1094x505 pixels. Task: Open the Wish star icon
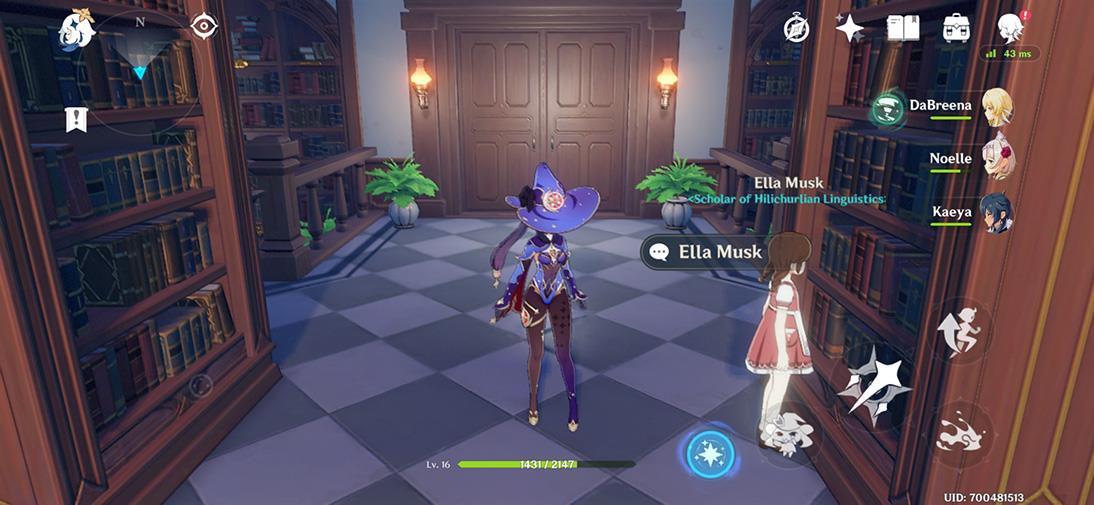pyautogui.click(x=849, y=28)
